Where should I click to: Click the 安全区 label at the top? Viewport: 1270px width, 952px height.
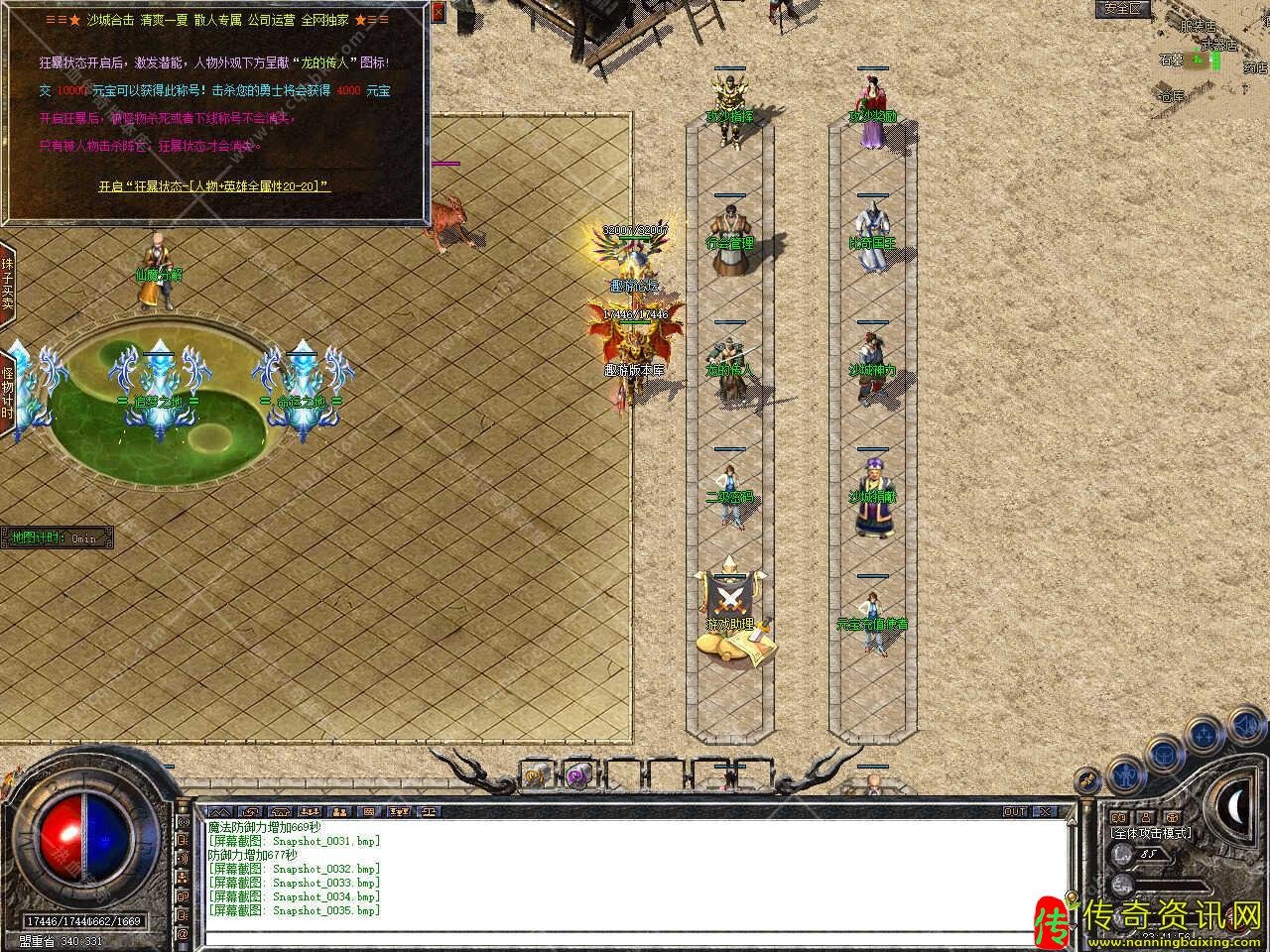[x=1123, y=9]
